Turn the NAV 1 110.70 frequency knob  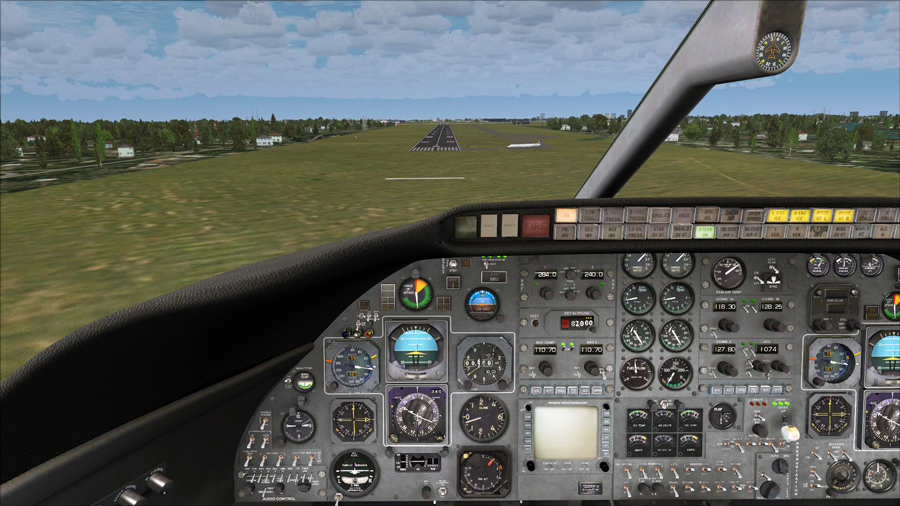tap(547, 368)
